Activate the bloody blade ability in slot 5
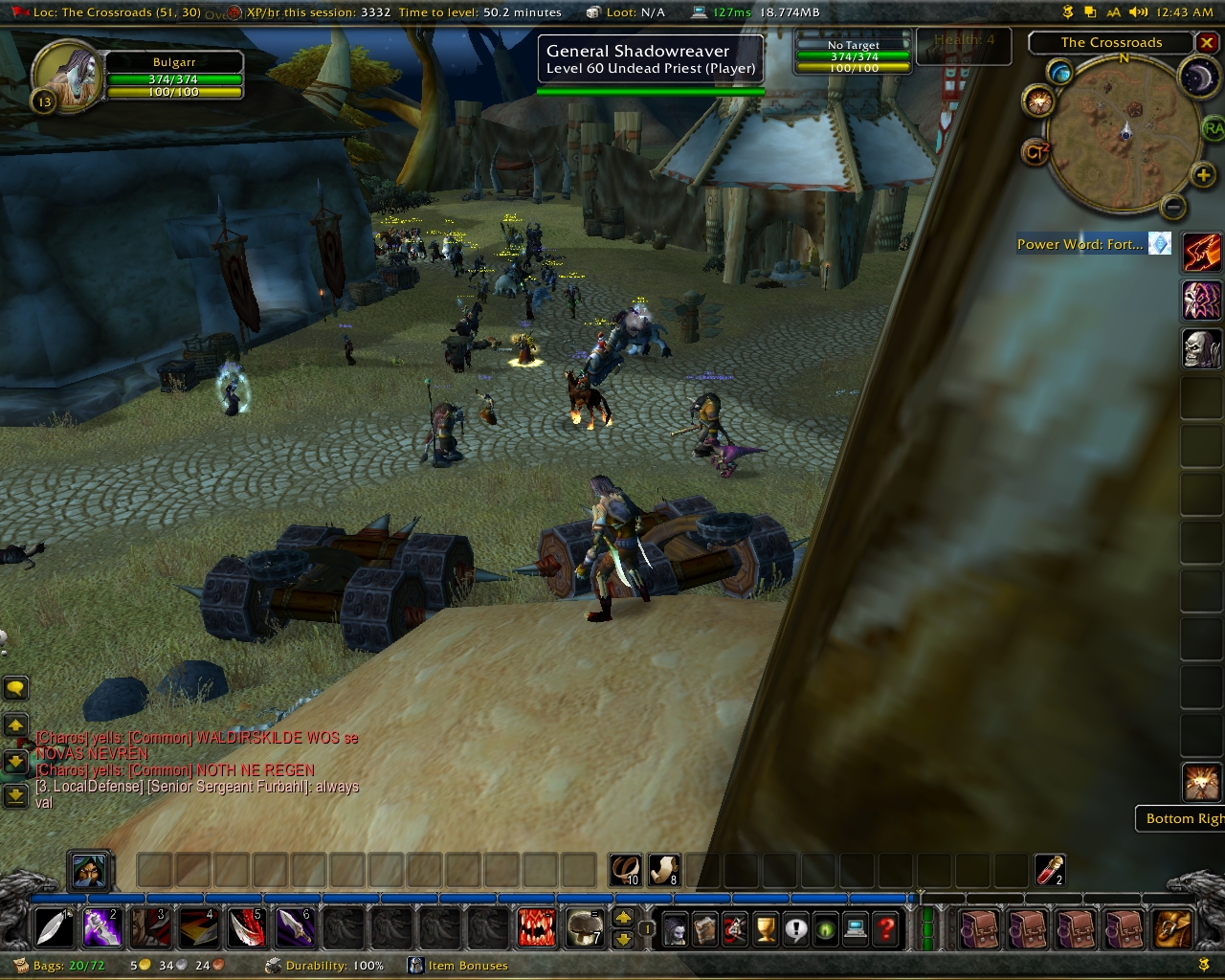 [x=246, y=927]
